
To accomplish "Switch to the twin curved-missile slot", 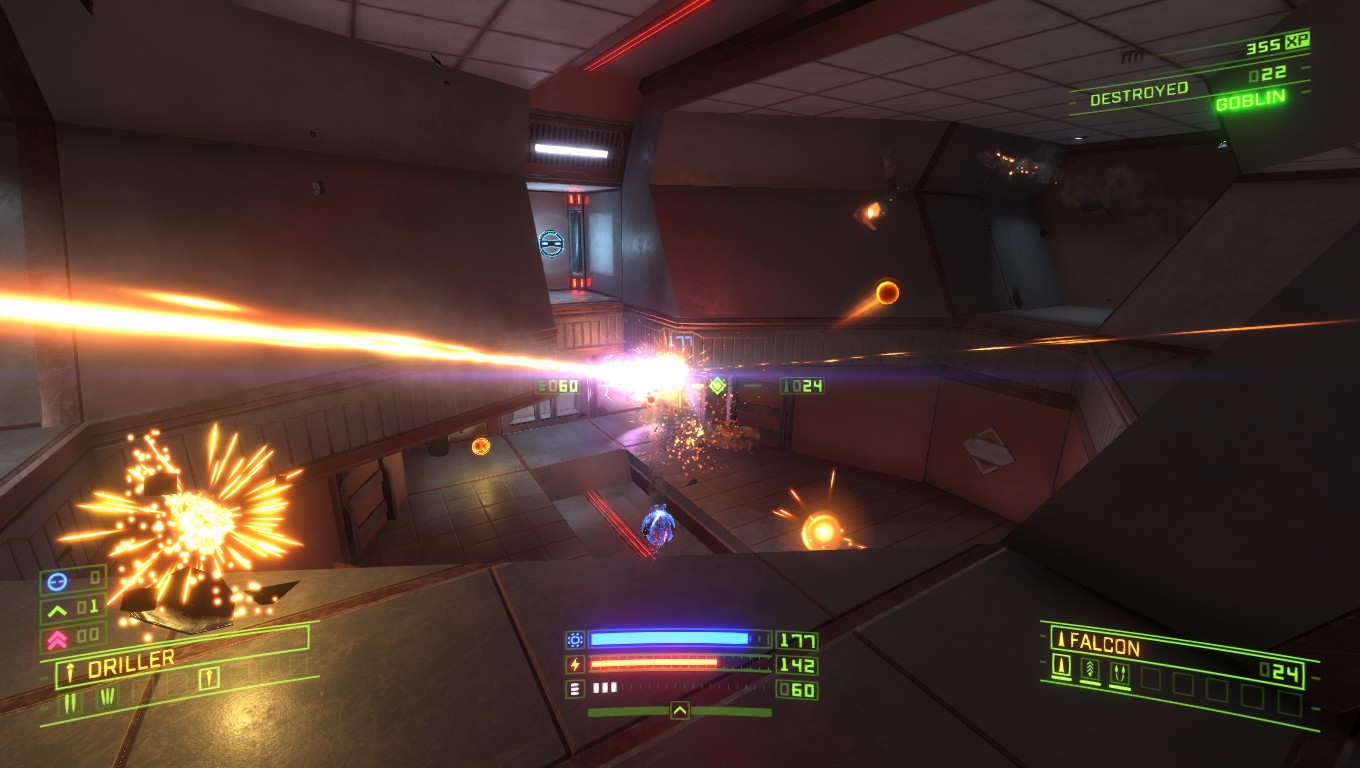I will tap(1120, 674).
